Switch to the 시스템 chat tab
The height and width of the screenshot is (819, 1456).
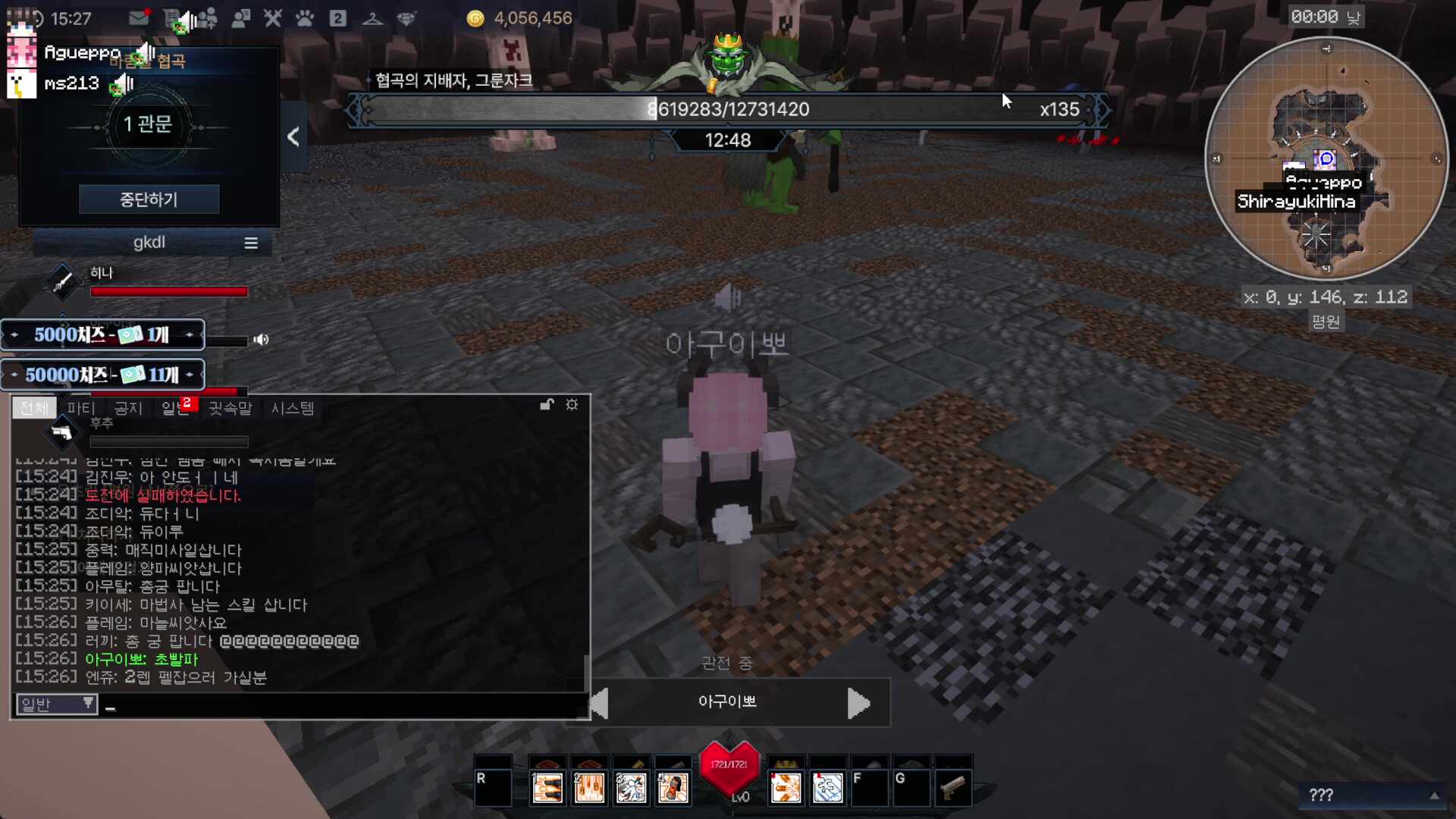point(293,408)
